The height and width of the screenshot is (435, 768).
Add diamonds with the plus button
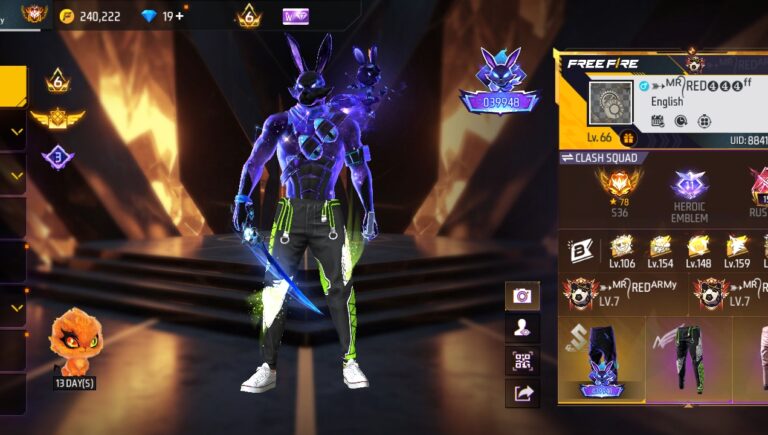179,16
